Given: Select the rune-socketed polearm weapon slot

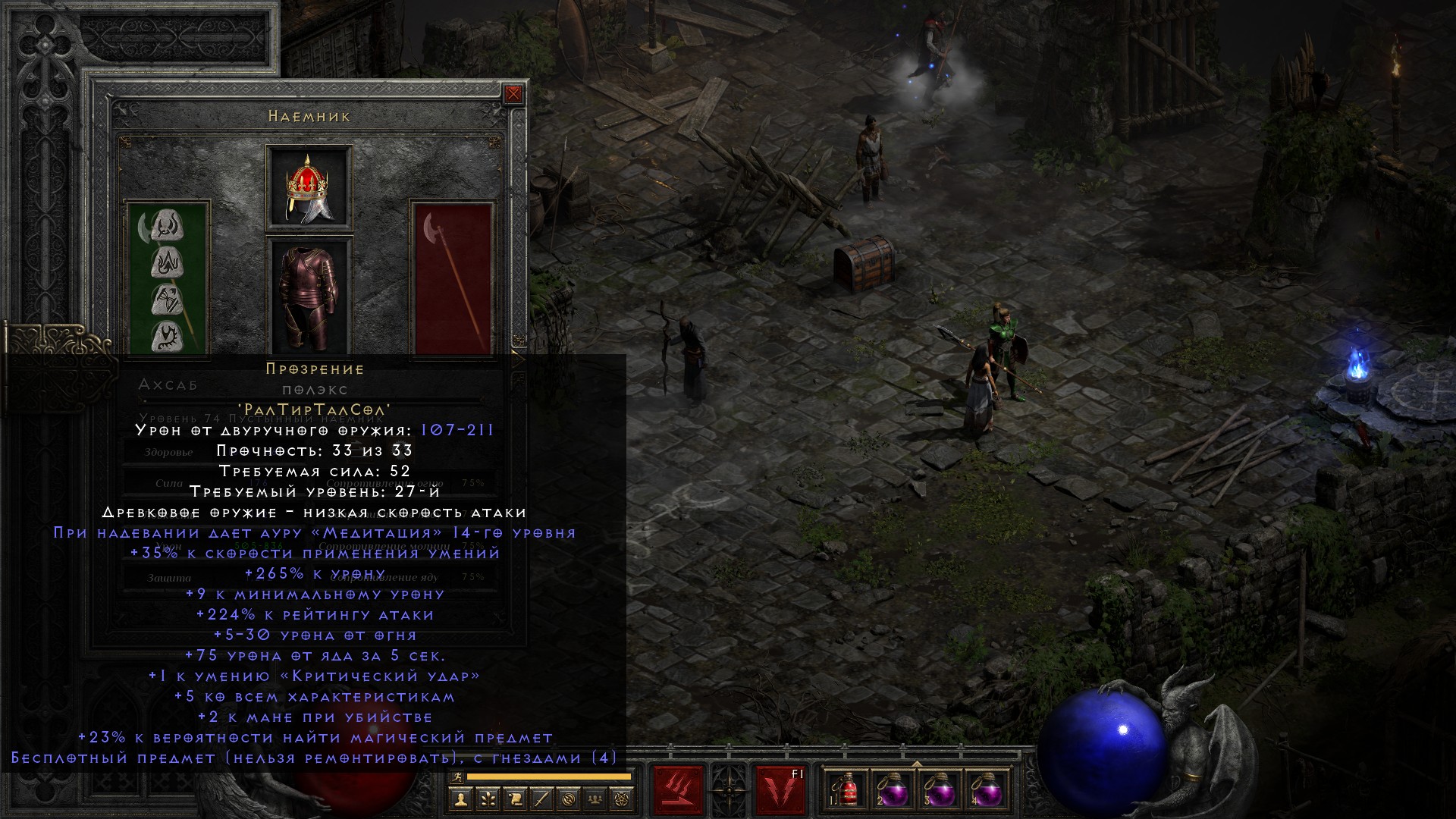Looking at the screenshot, I should coord(168,278).
